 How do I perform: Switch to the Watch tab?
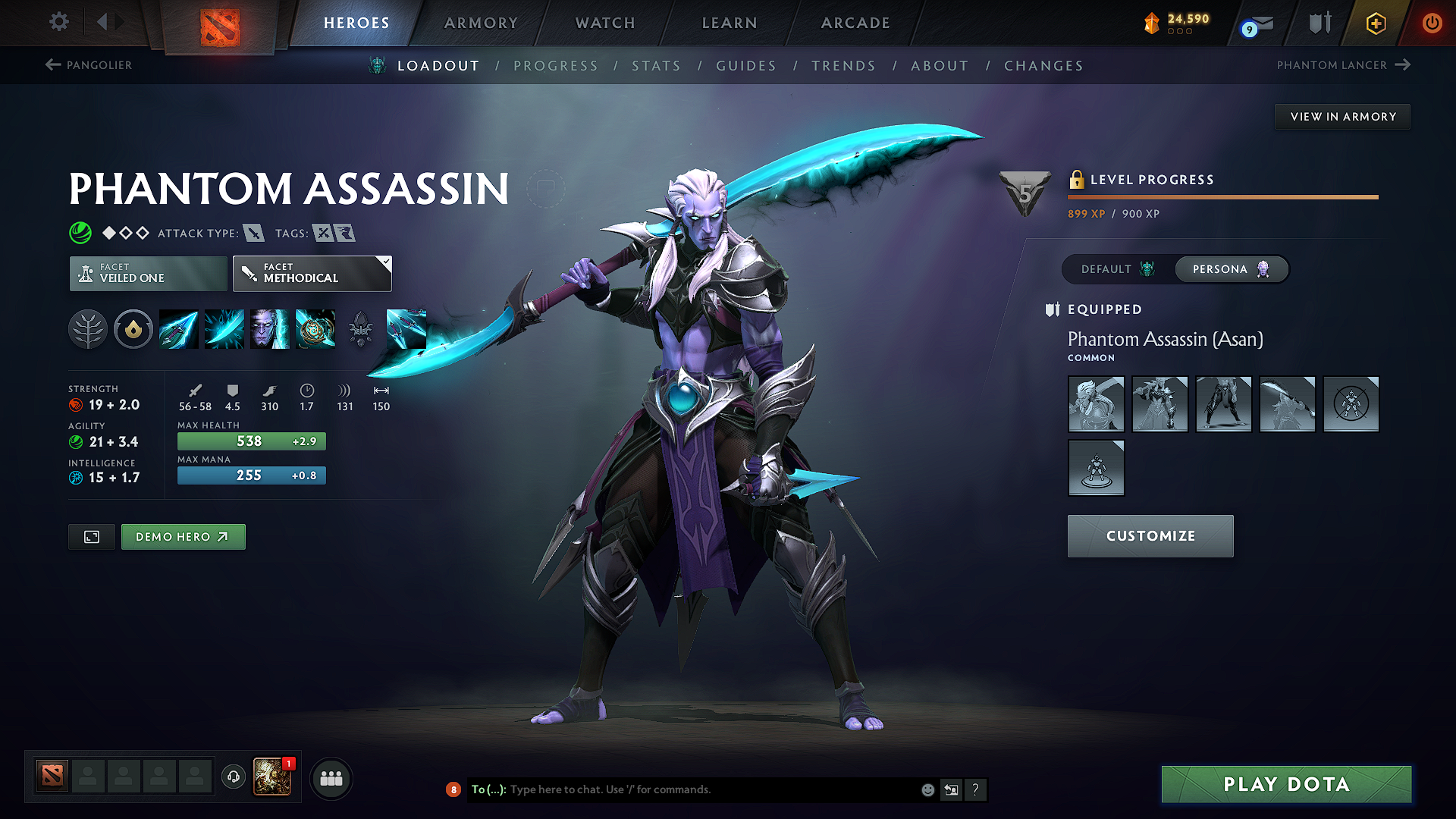click(x=605, y=23)
